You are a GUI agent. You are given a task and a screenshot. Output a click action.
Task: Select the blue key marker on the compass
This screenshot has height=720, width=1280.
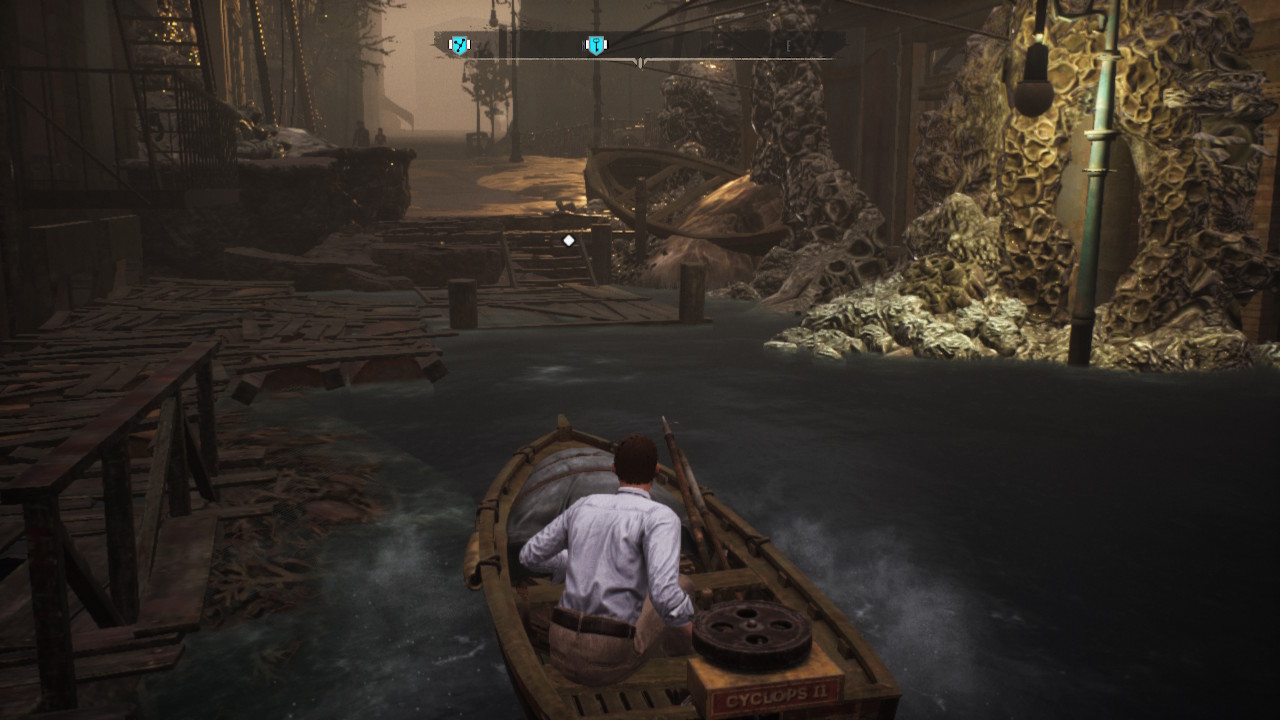[x=596, y=45]
